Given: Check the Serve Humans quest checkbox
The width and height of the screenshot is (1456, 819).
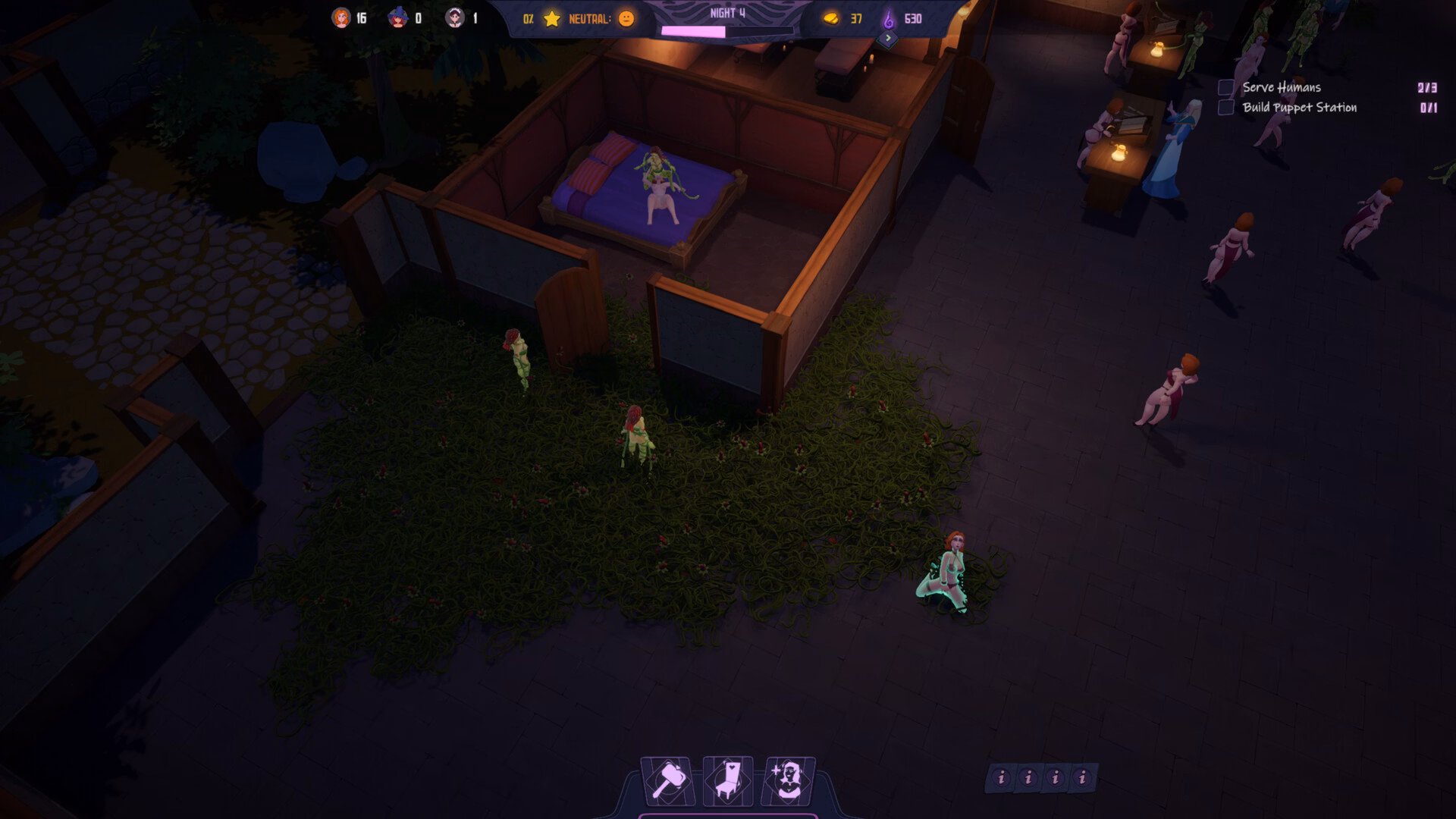Looking at the screenshot, I should (1225, 88).
